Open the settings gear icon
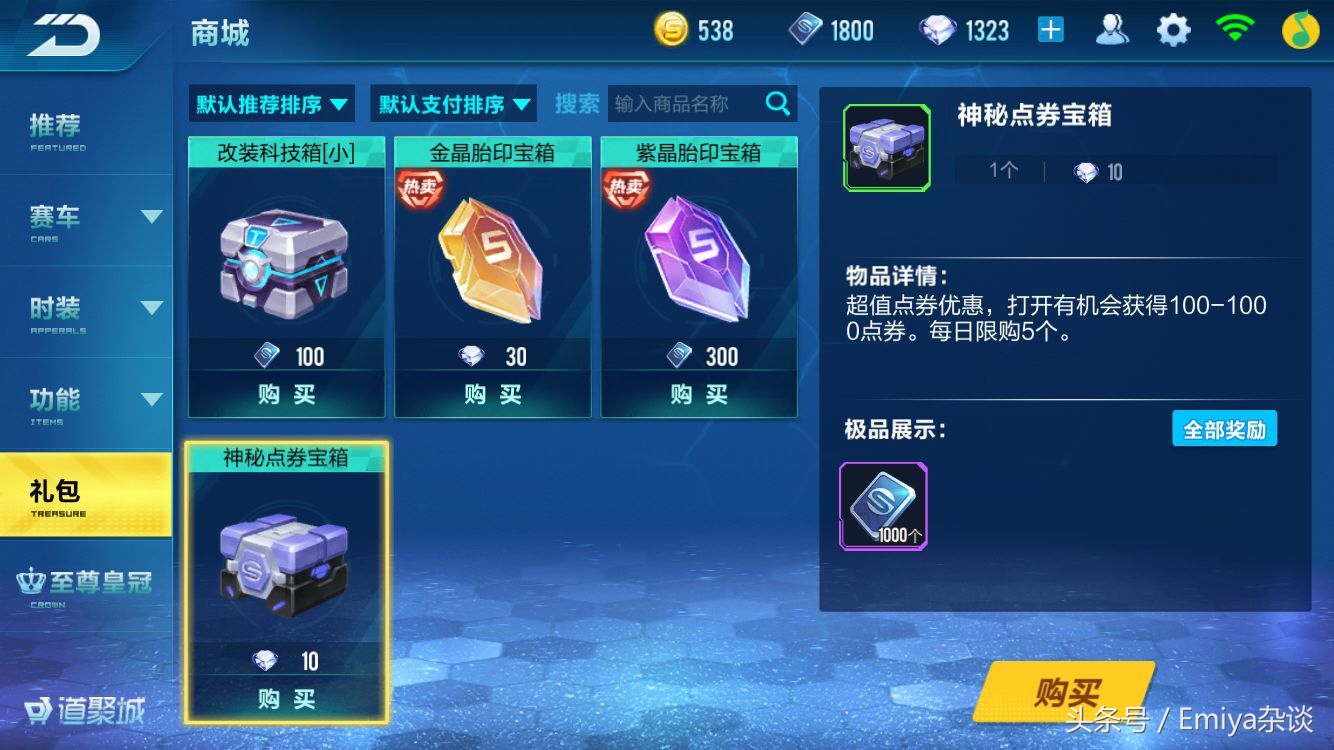This screenshot has width=1334, height=750. (1172, 29)
